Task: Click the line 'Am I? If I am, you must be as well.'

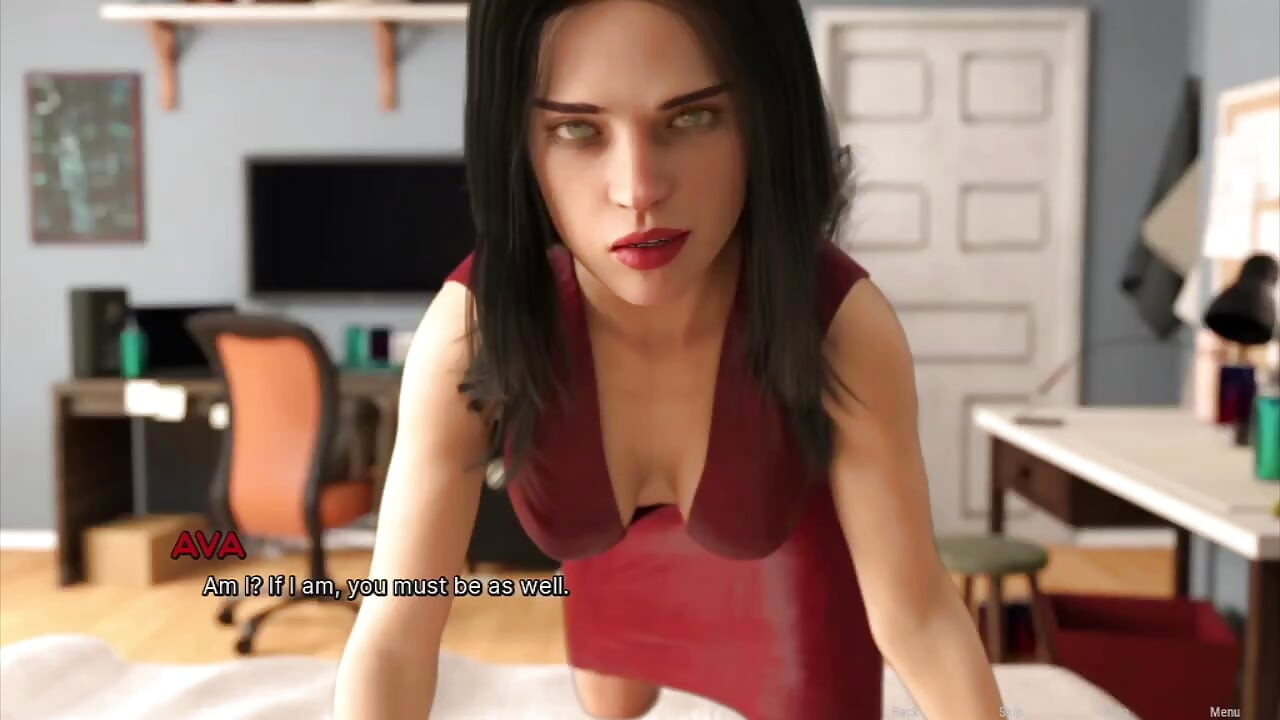Action: tap(386, 587)
